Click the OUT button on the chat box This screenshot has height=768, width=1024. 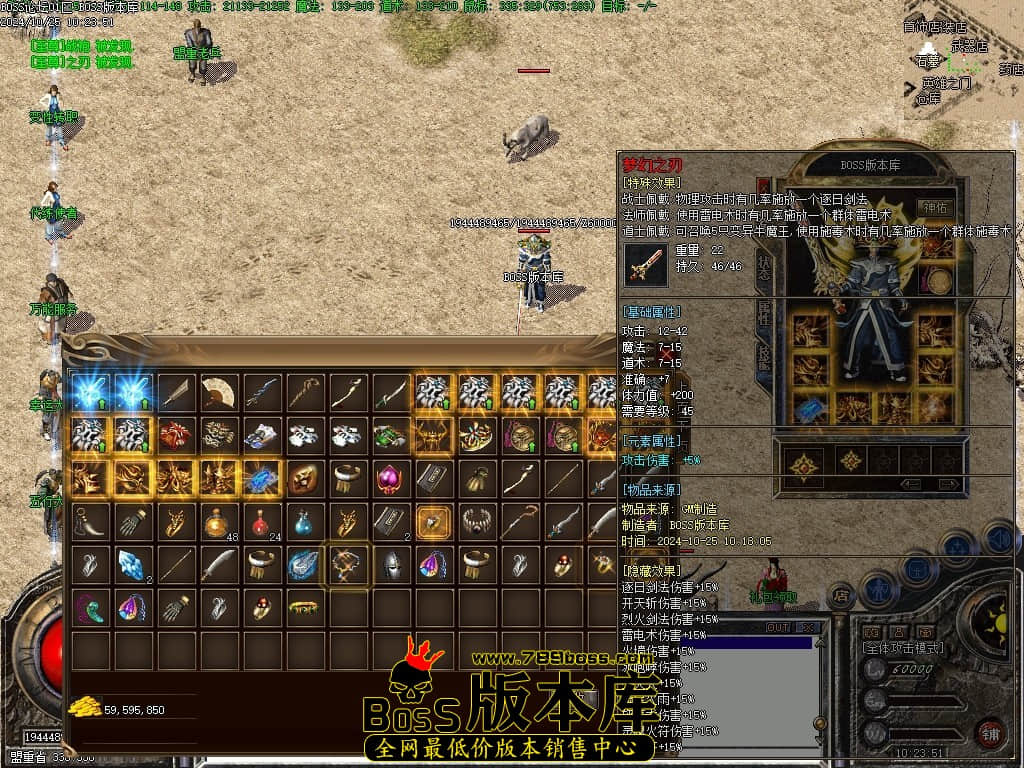click(778, 627)
